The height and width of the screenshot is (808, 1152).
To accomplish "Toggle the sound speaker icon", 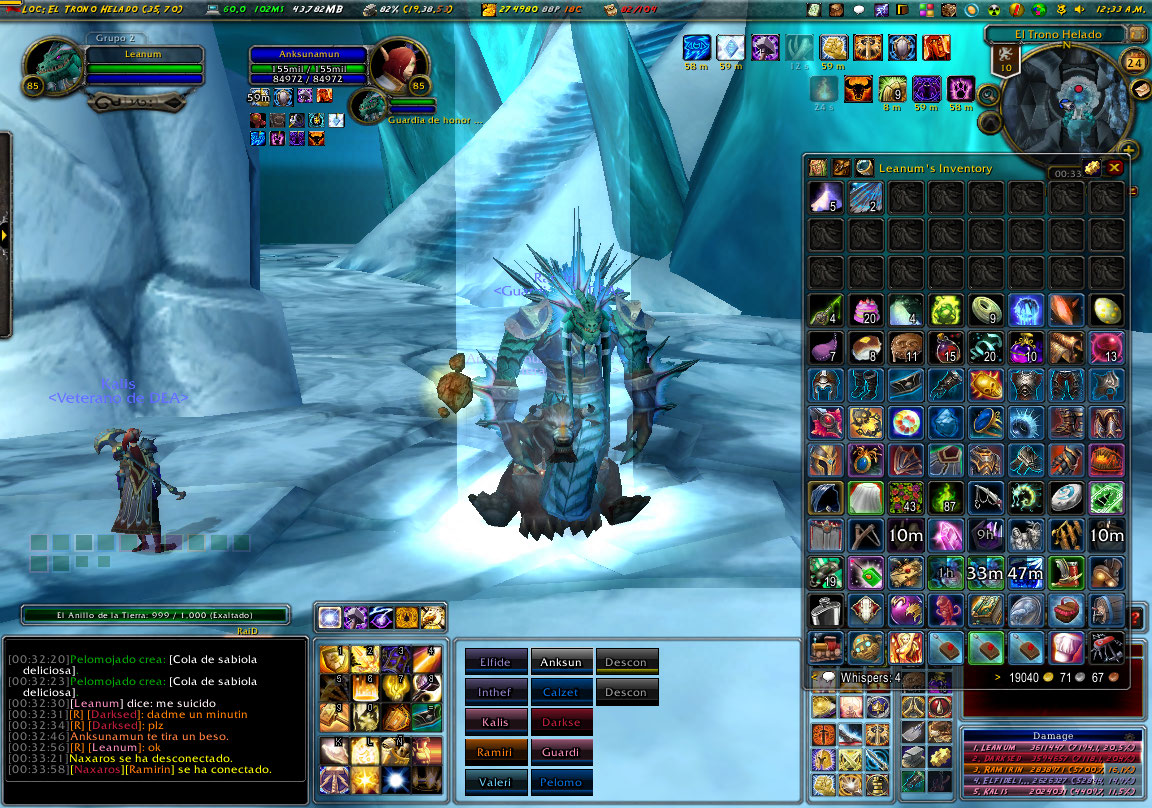I will 1079,10.
